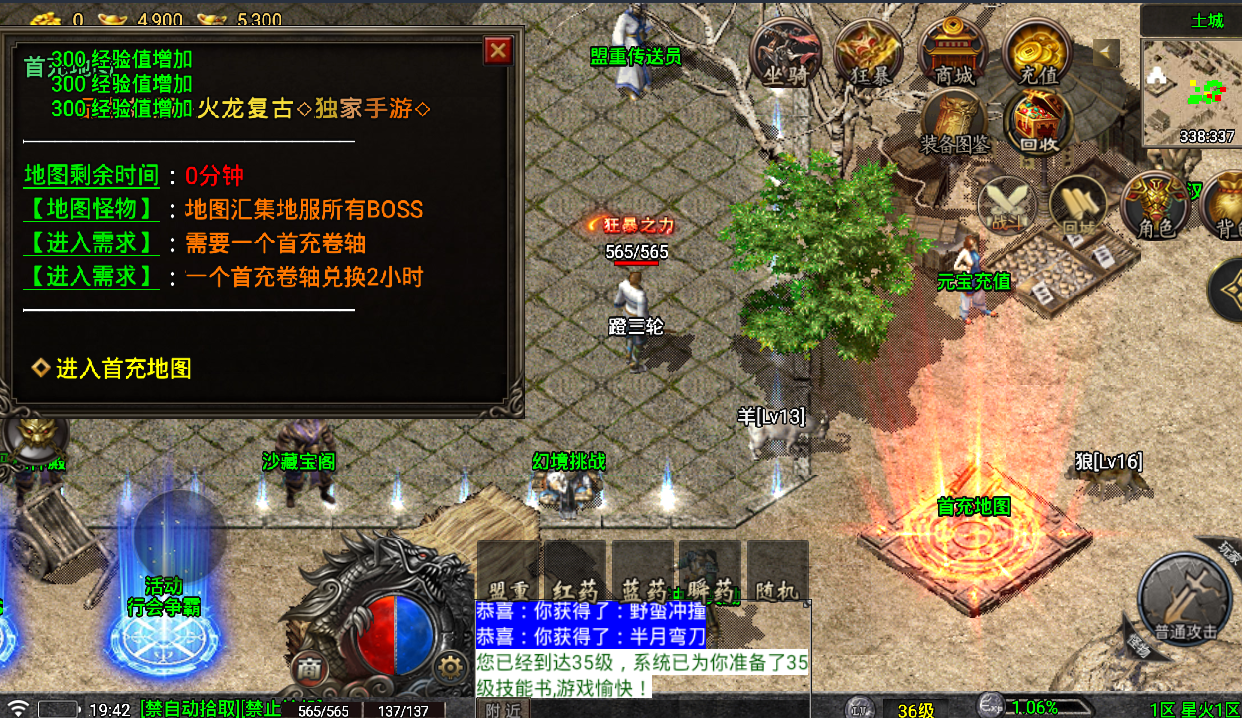Use the 回城 return-to-town scroll
Image resolution: width=1242 pixels, height=718 pixels.
pos(1079,205)
